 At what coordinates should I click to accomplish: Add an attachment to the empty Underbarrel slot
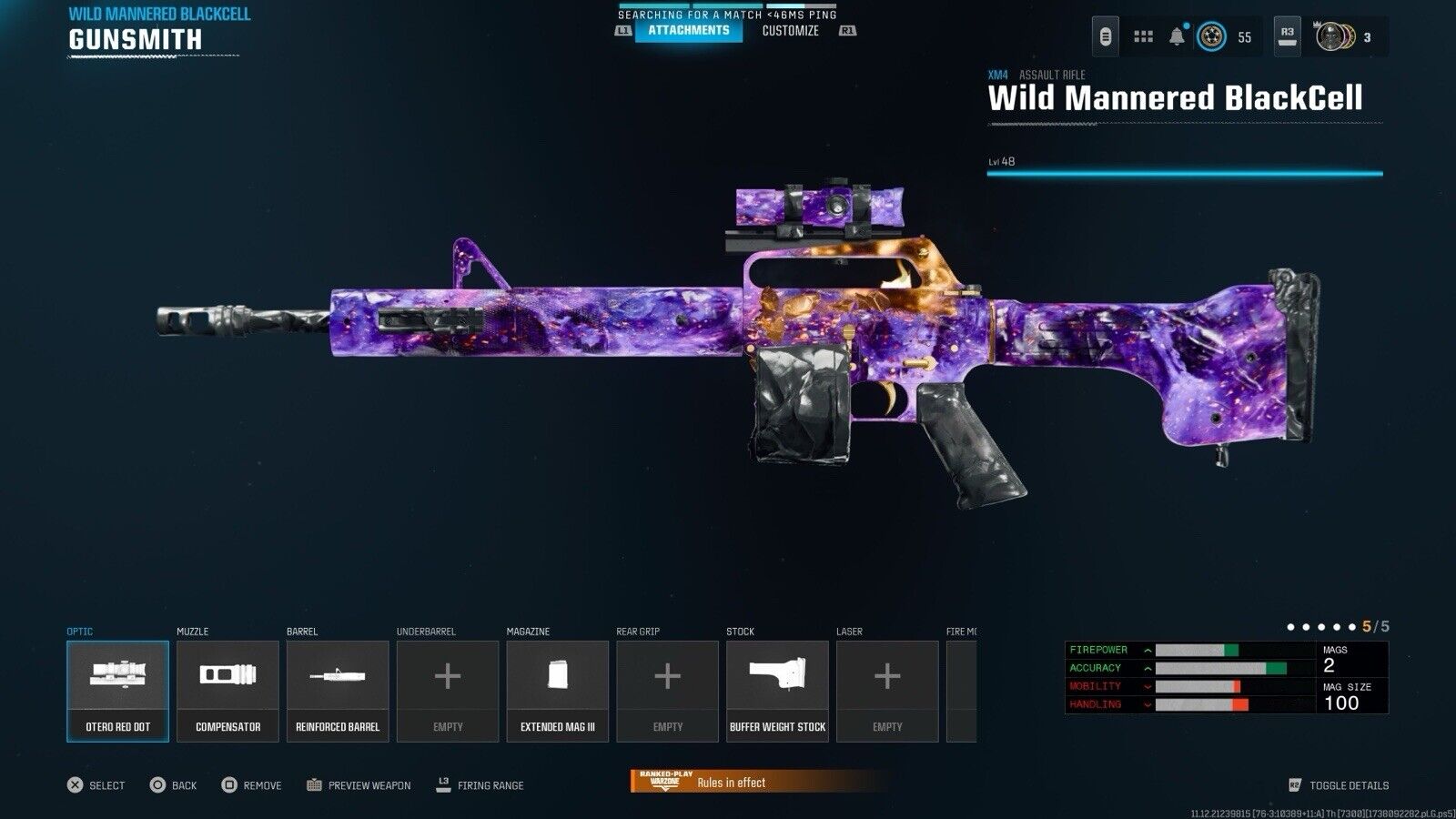(448, 691)
